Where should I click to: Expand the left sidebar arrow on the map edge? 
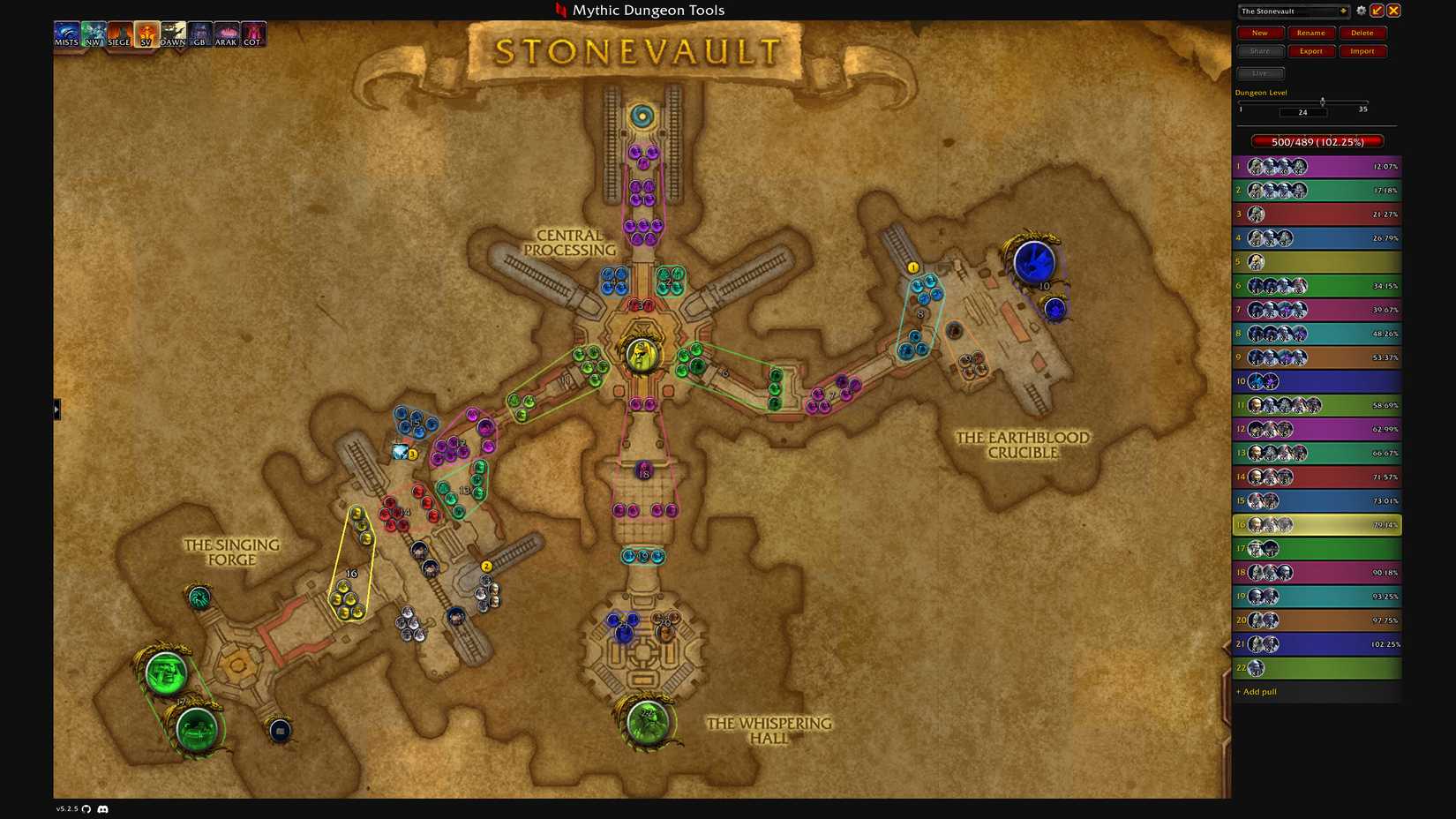click(x=56, y=409)
